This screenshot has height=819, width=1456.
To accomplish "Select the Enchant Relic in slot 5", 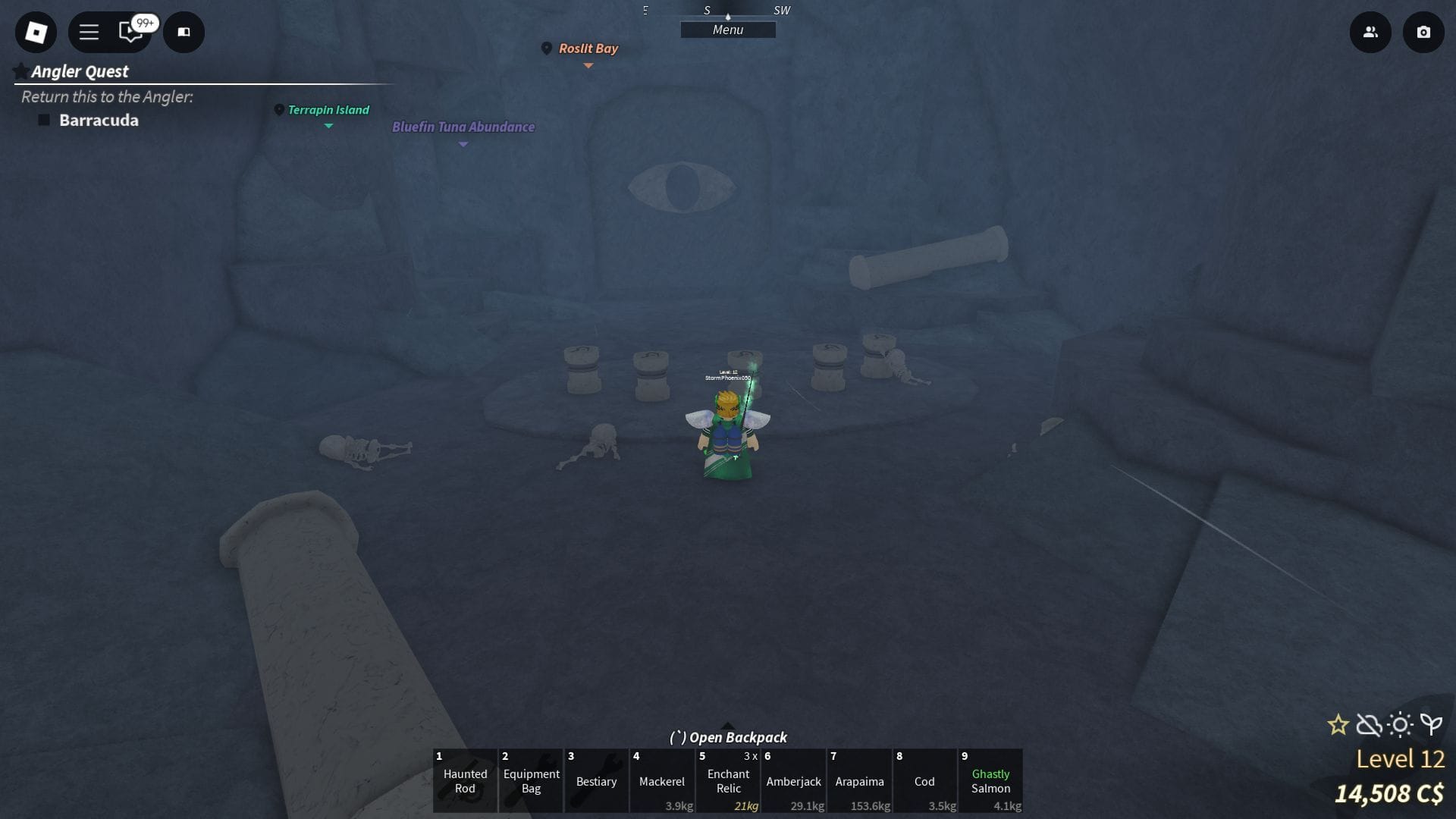I will tap(727, 781).
